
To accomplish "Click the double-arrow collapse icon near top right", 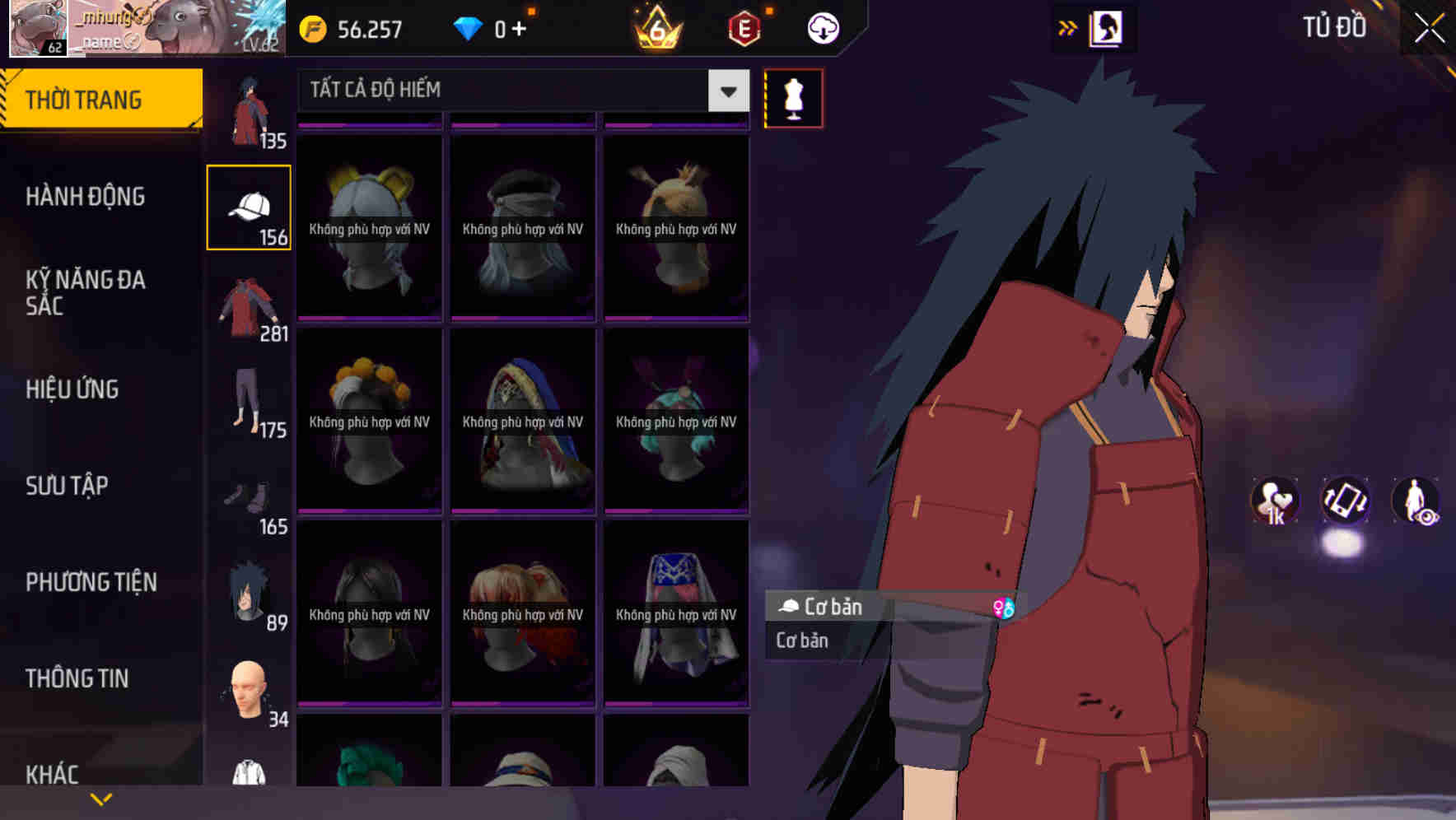I will [x=1067, y=26].
